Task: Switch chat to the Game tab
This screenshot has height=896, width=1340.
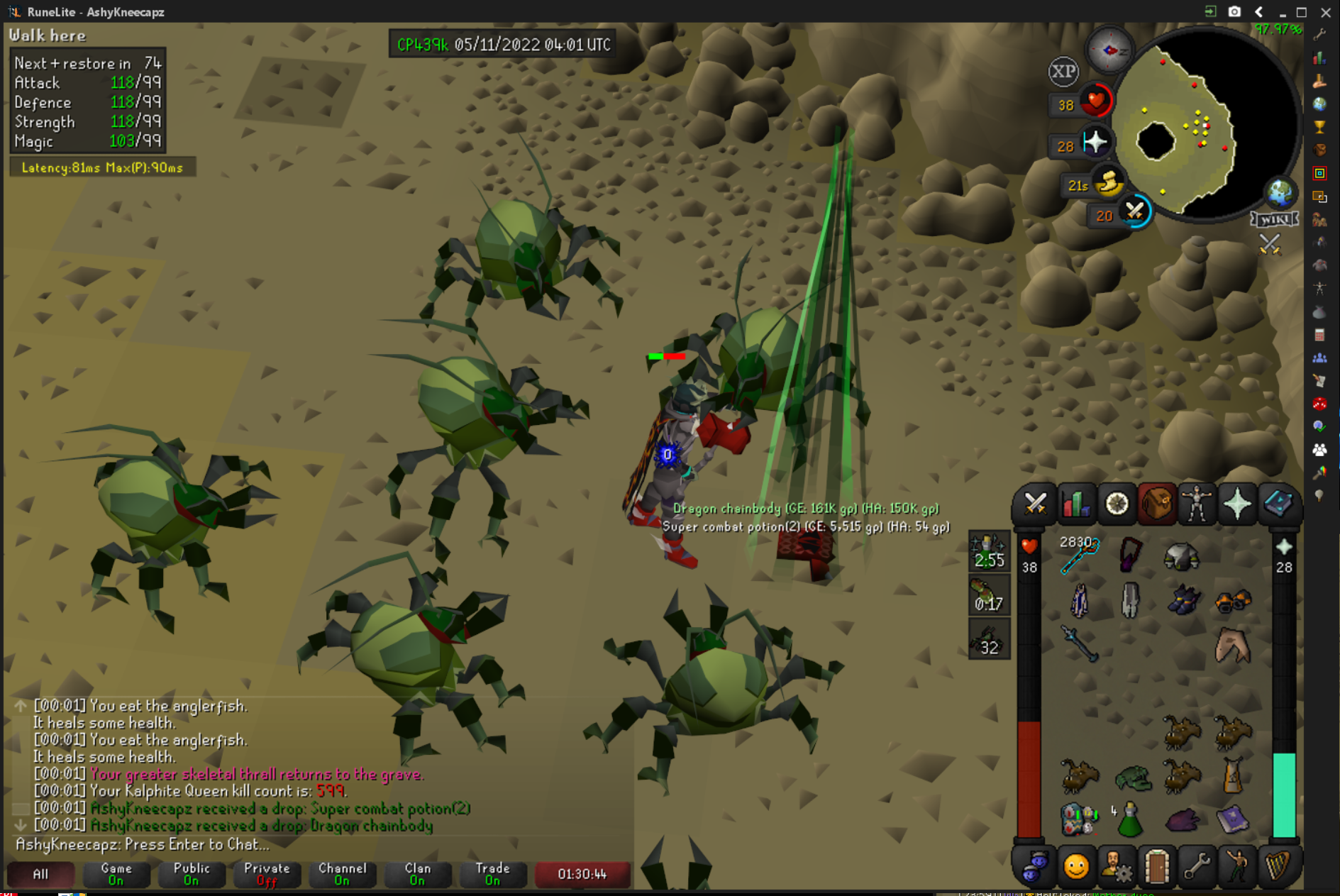Action: pos(116,873)
